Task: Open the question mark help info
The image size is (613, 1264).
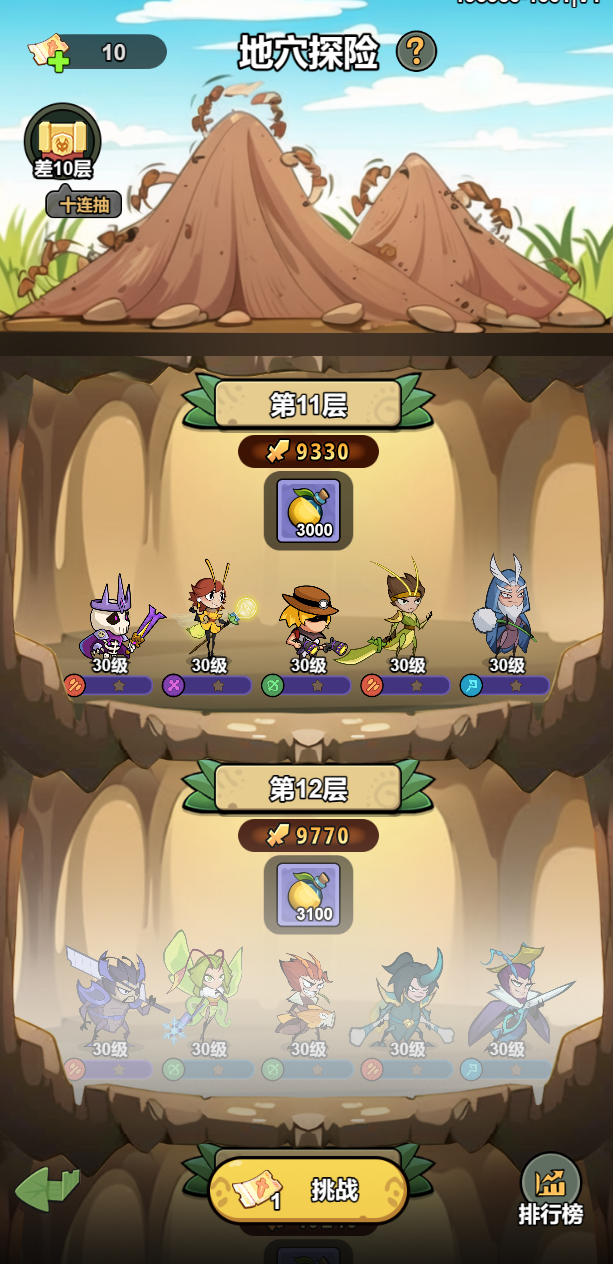Action: [x=416, y=52]
